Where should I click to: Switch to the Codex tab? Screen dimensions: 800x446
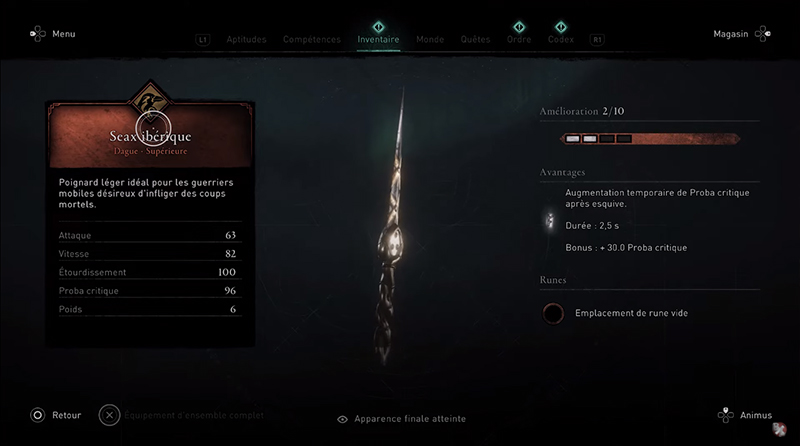click(x=561, y=40)
